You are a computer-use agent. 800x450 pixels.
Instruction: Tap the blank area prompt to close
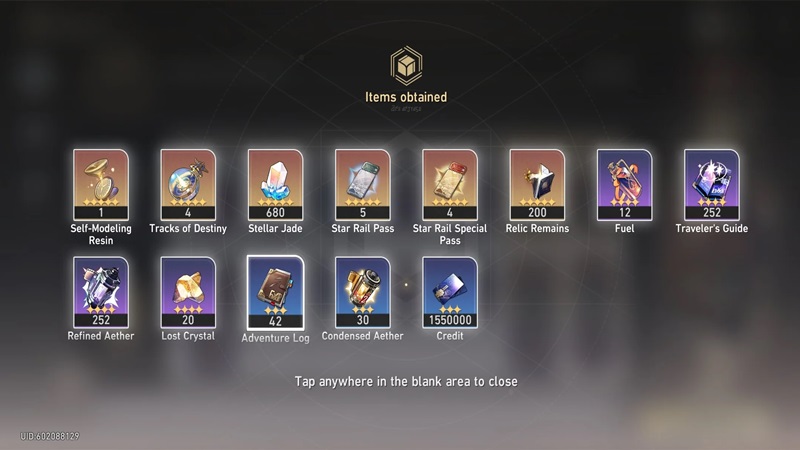[x=405, y=382]
